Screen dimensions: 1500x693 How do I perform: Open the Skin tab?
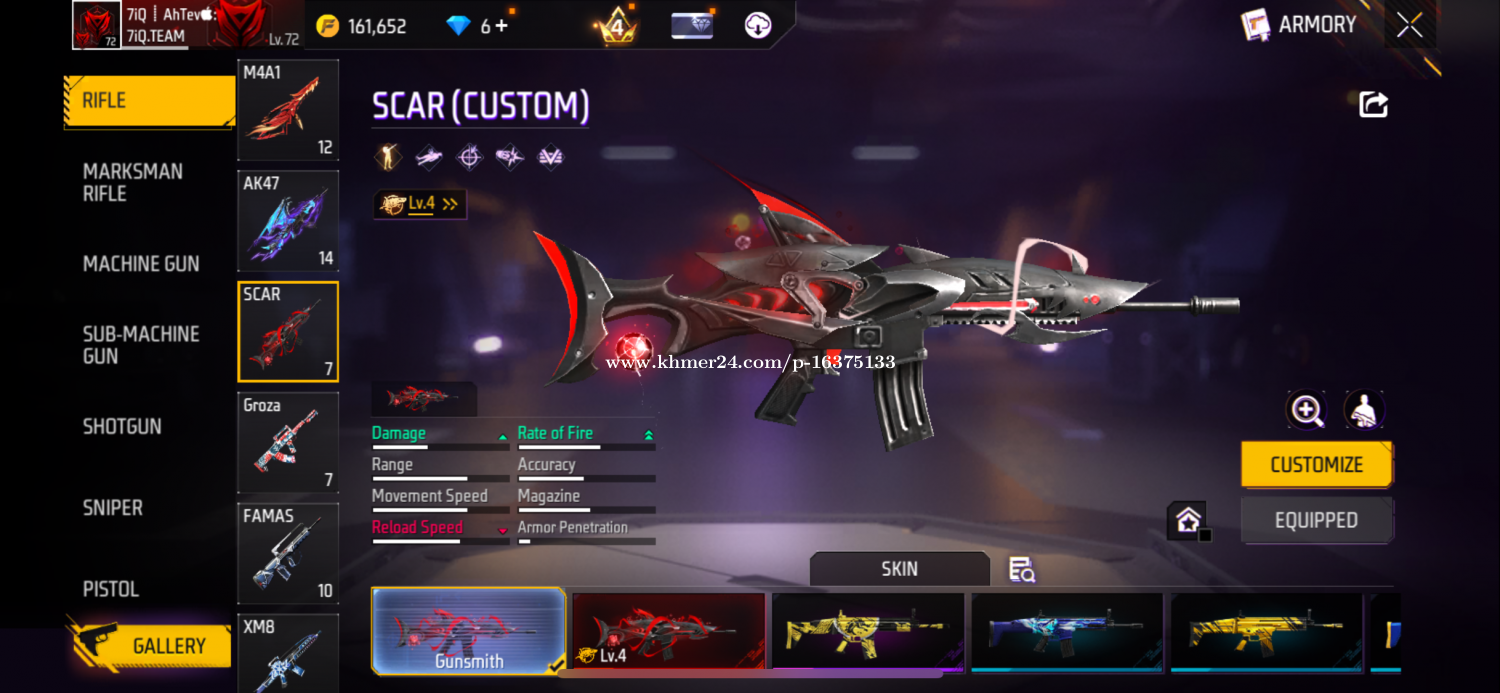899,569
